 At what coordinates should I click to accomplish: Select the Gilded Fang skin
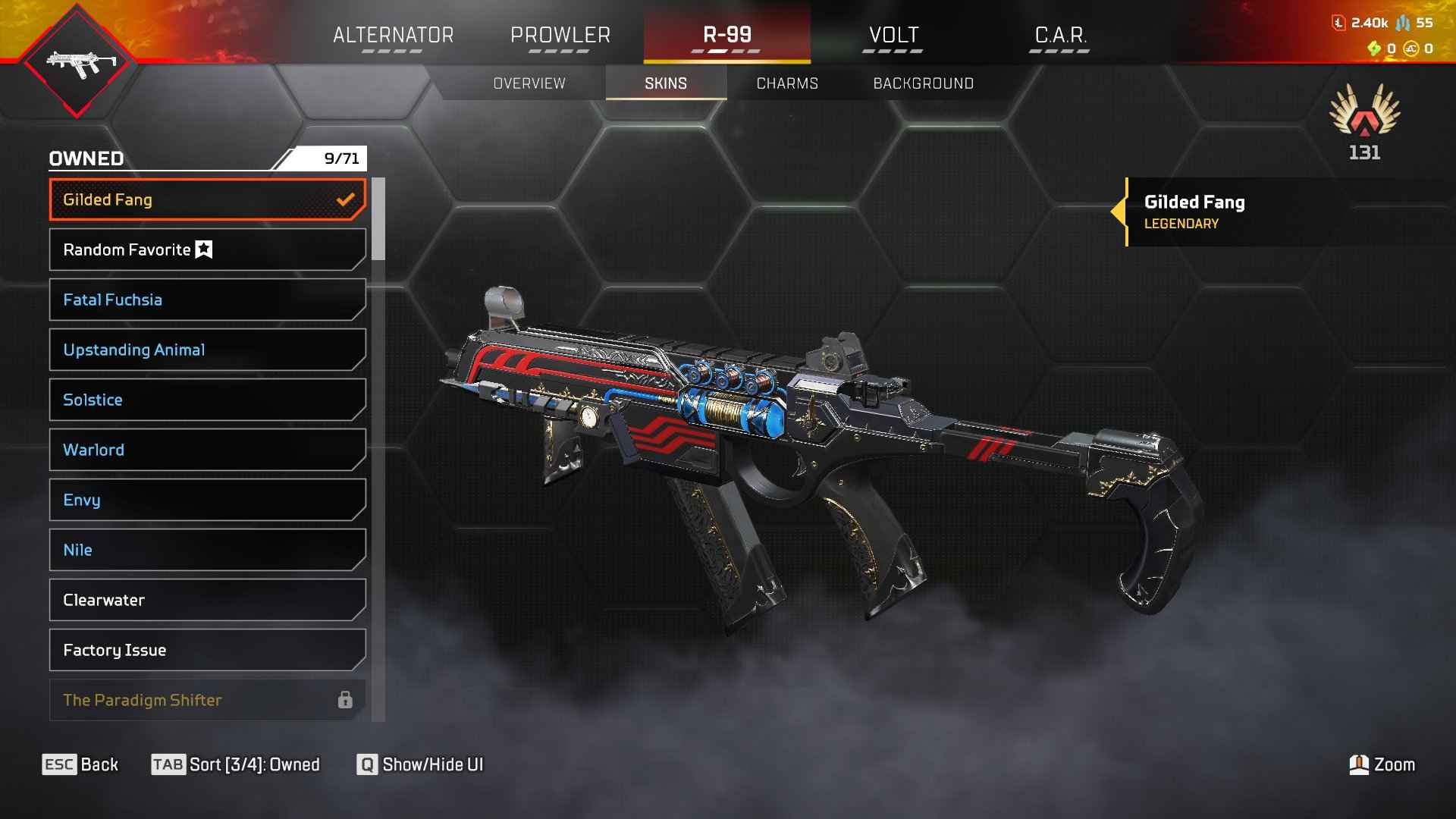(207, 199)
